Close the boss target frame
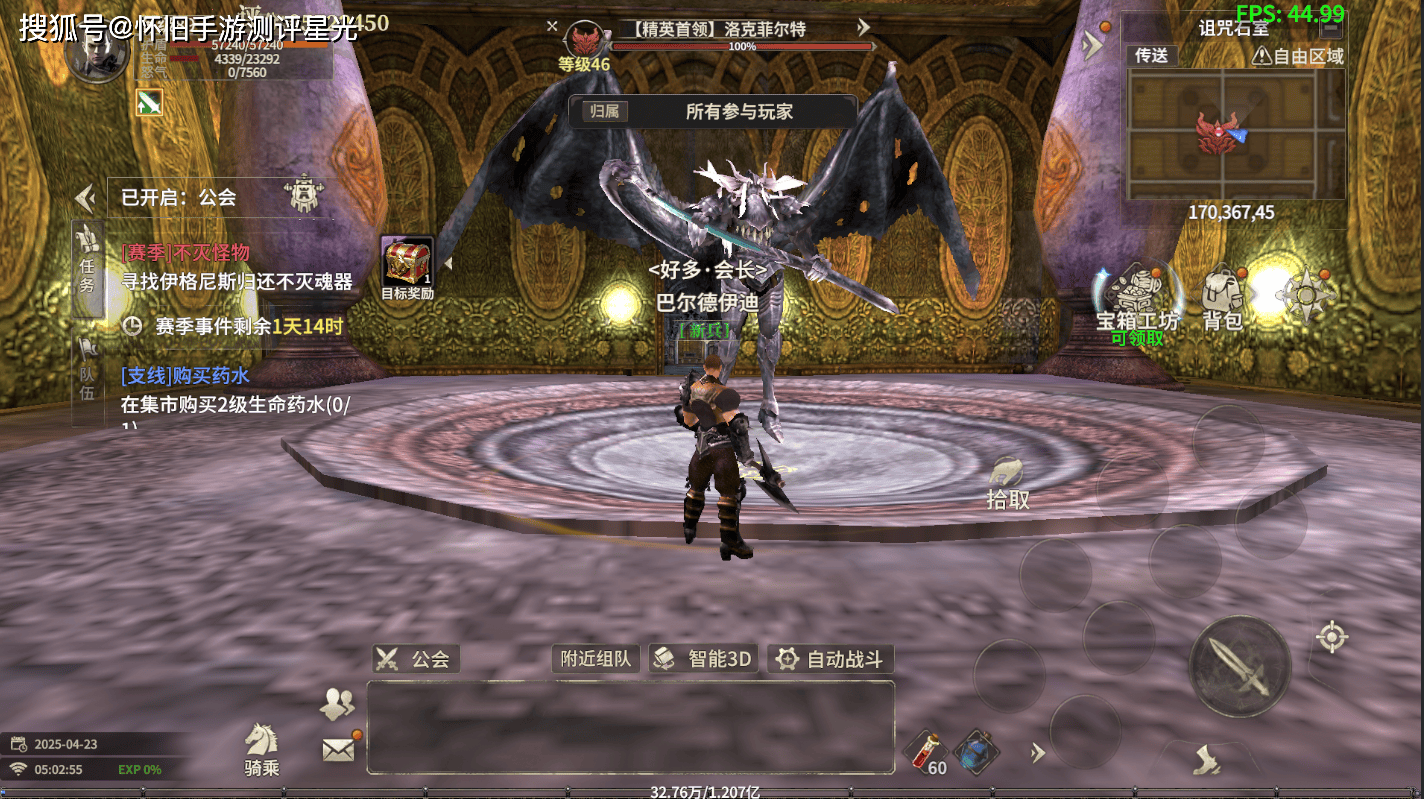This screenshot has width=1424, height=799. (552, 27)
